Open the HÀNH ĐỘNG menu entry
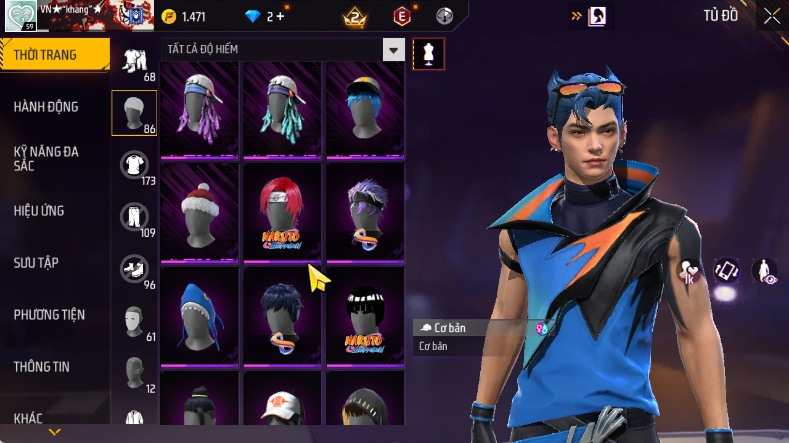Screen dimensions: 789x443 point(46,107)
